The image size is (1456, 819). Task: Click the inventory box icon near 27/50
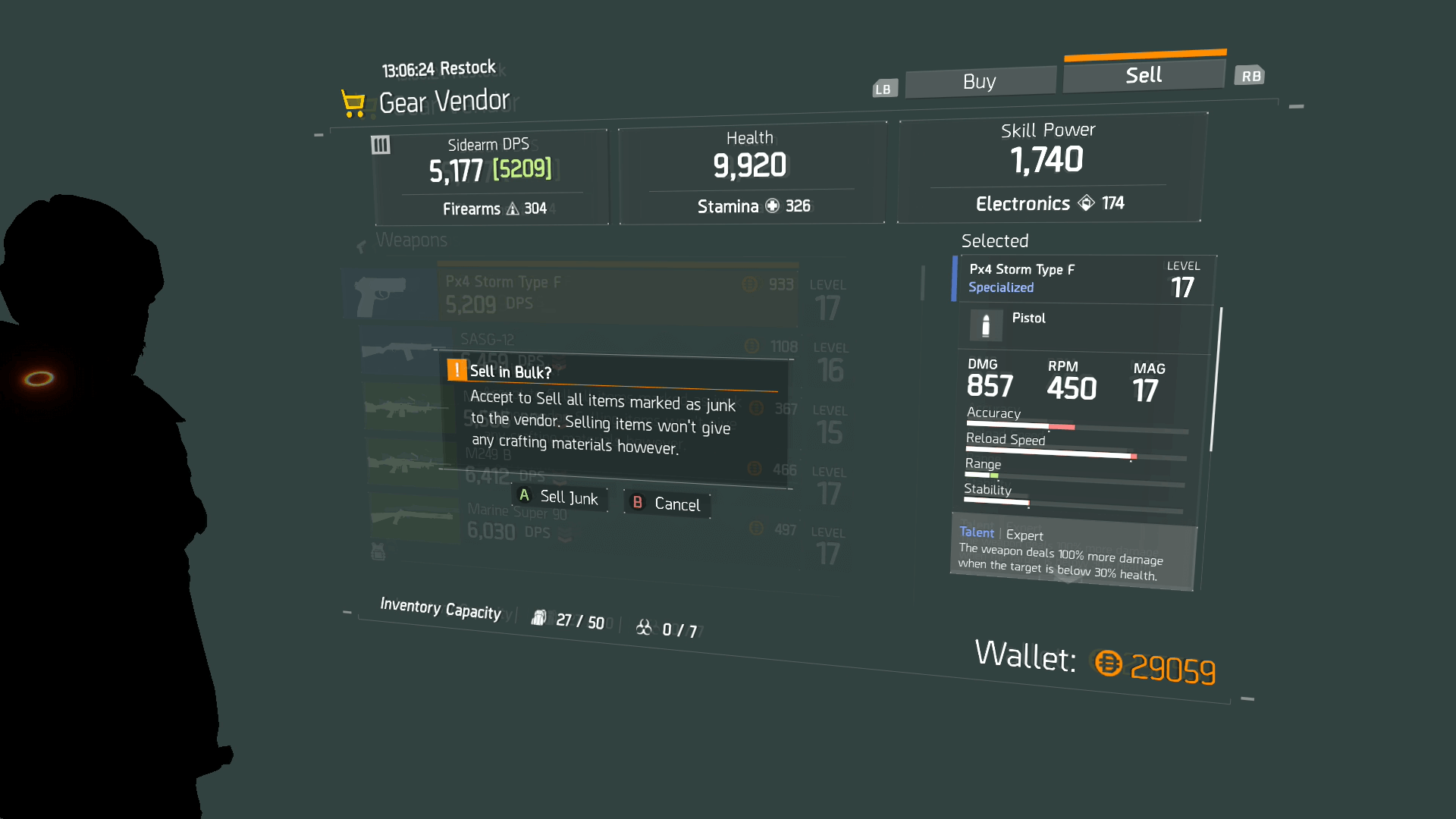tap(540, 617)
